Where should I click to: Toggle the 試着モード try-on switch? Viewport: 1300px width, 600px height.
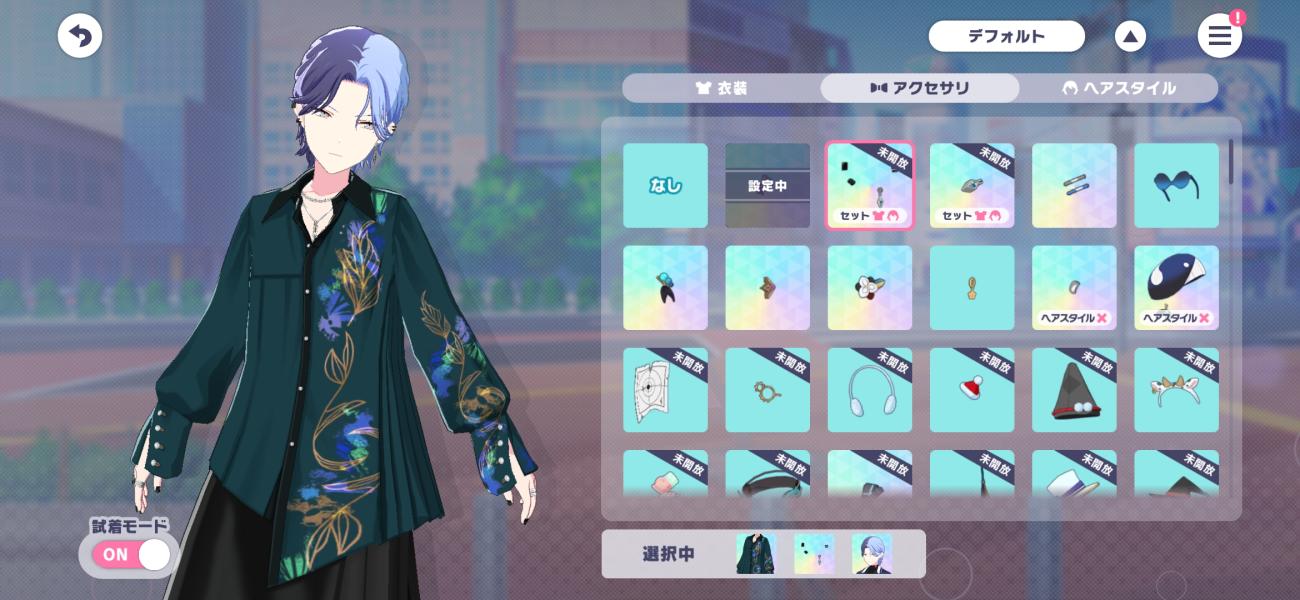pyautogui.click(x=132, y=554)
